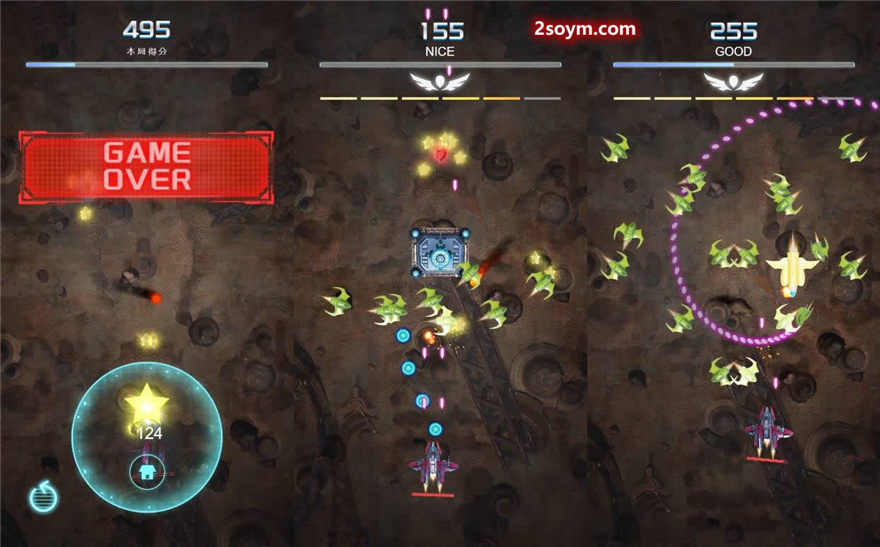The width and height of the screenshot is (880, 547).
Task: Click the circular restart arrow icon
Action: [43, 496]
